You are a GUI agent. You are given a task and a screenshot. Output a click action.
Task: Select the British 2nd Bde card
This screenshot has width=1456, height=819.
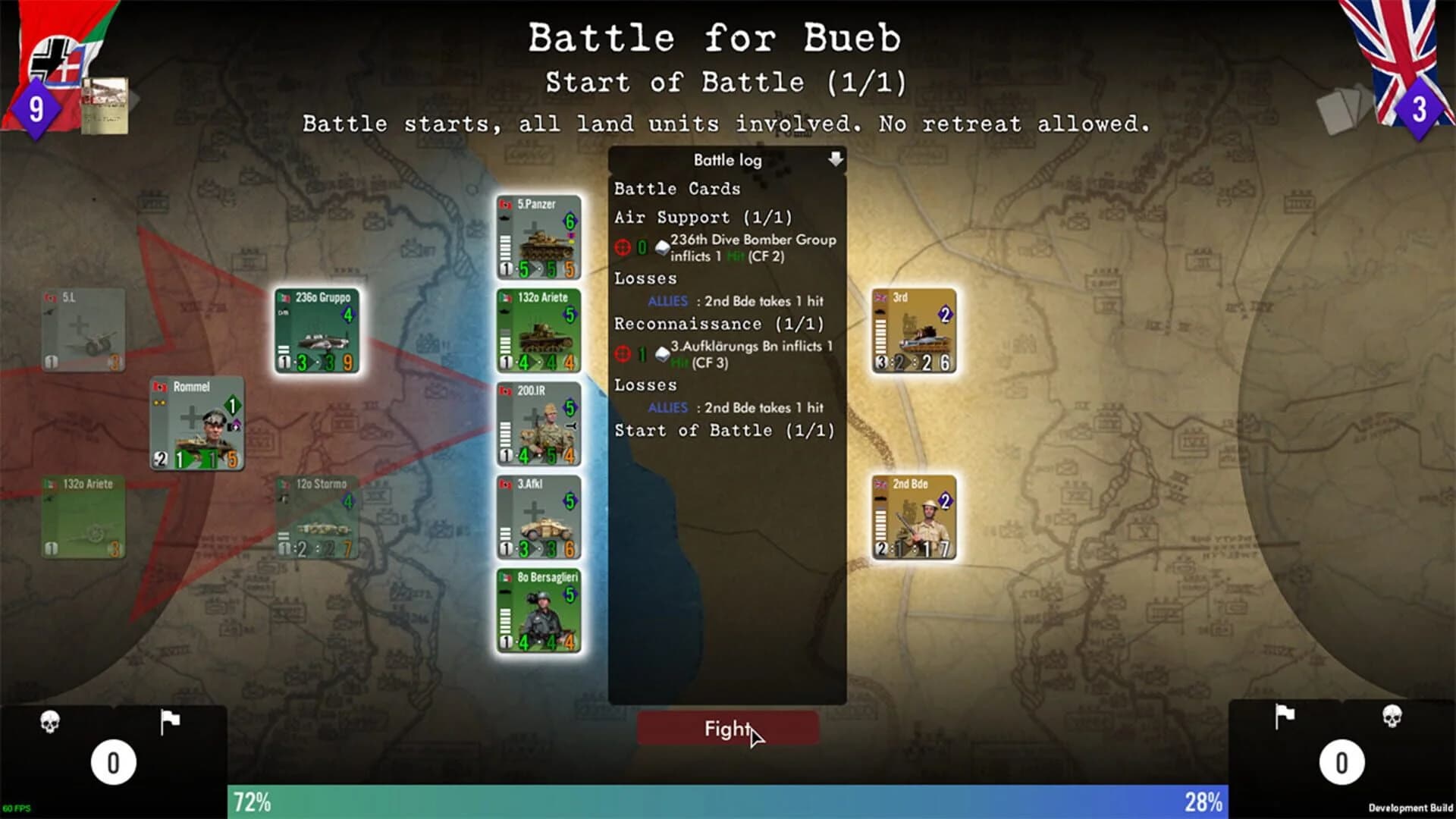tap(912, 516)
